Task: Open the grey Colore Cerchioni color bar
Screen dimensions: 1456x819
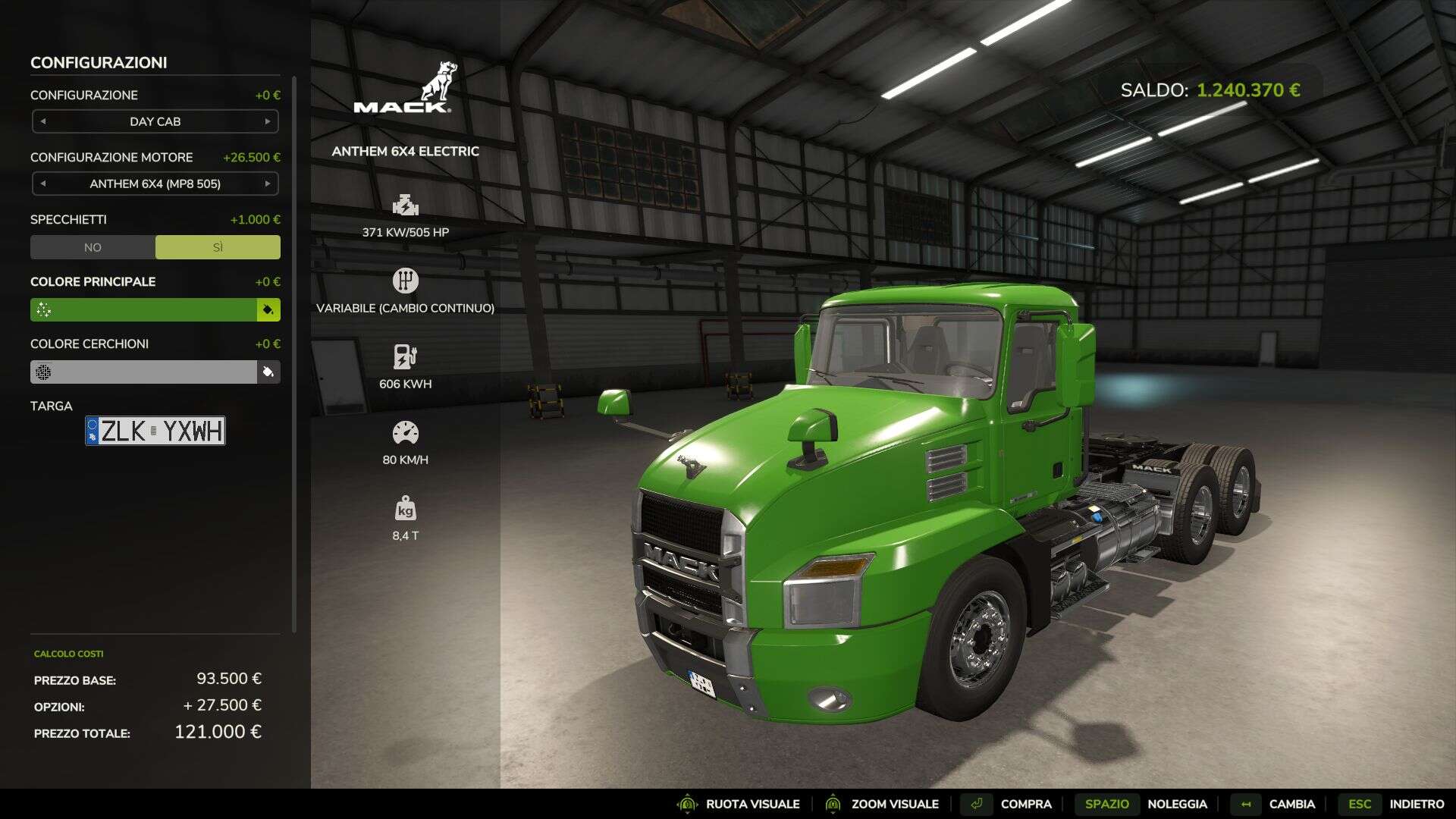Action: click(x=144, y=372)
